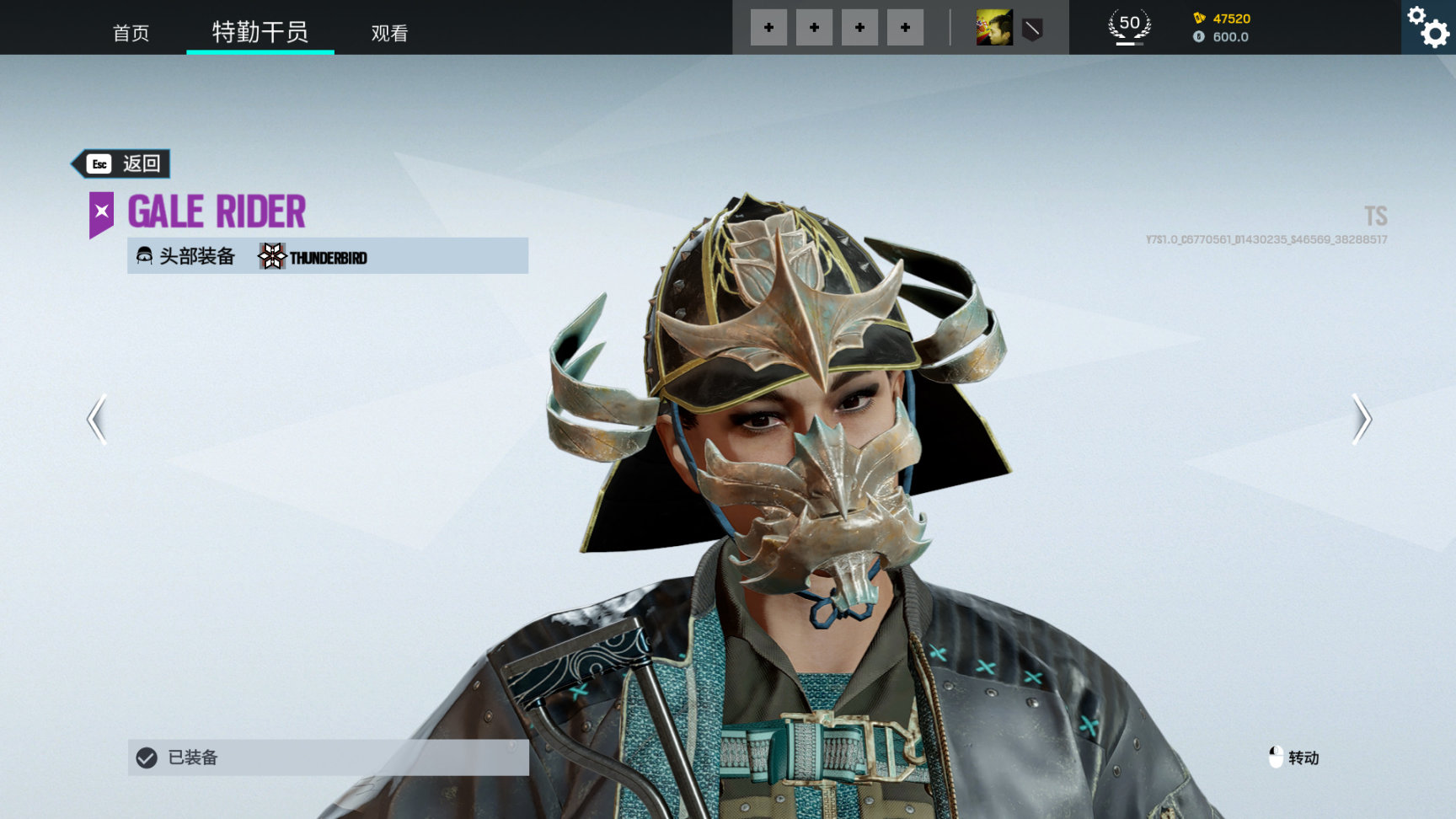This screenshot has width=1456, height=819.
Task: Open the 47520 renown currency display
Action: [x=1222, y=19]
